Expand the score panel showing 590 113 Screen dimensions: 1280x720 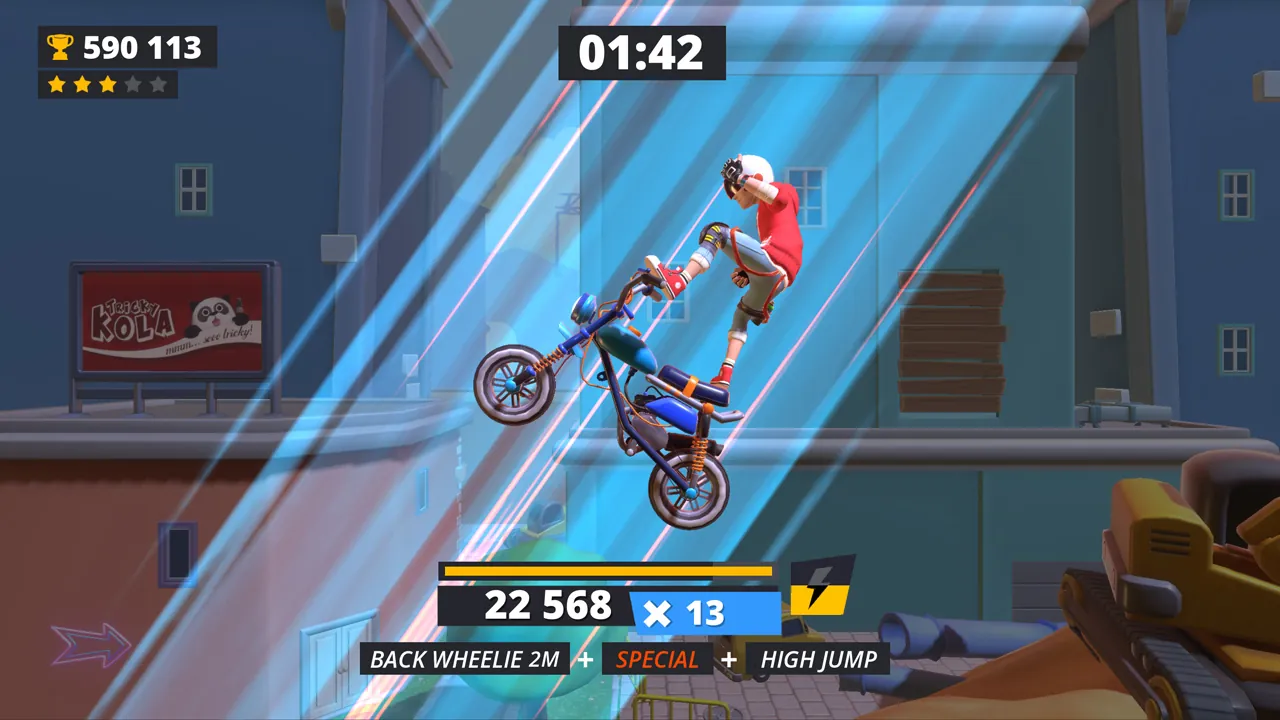click(x=127, y=47)
